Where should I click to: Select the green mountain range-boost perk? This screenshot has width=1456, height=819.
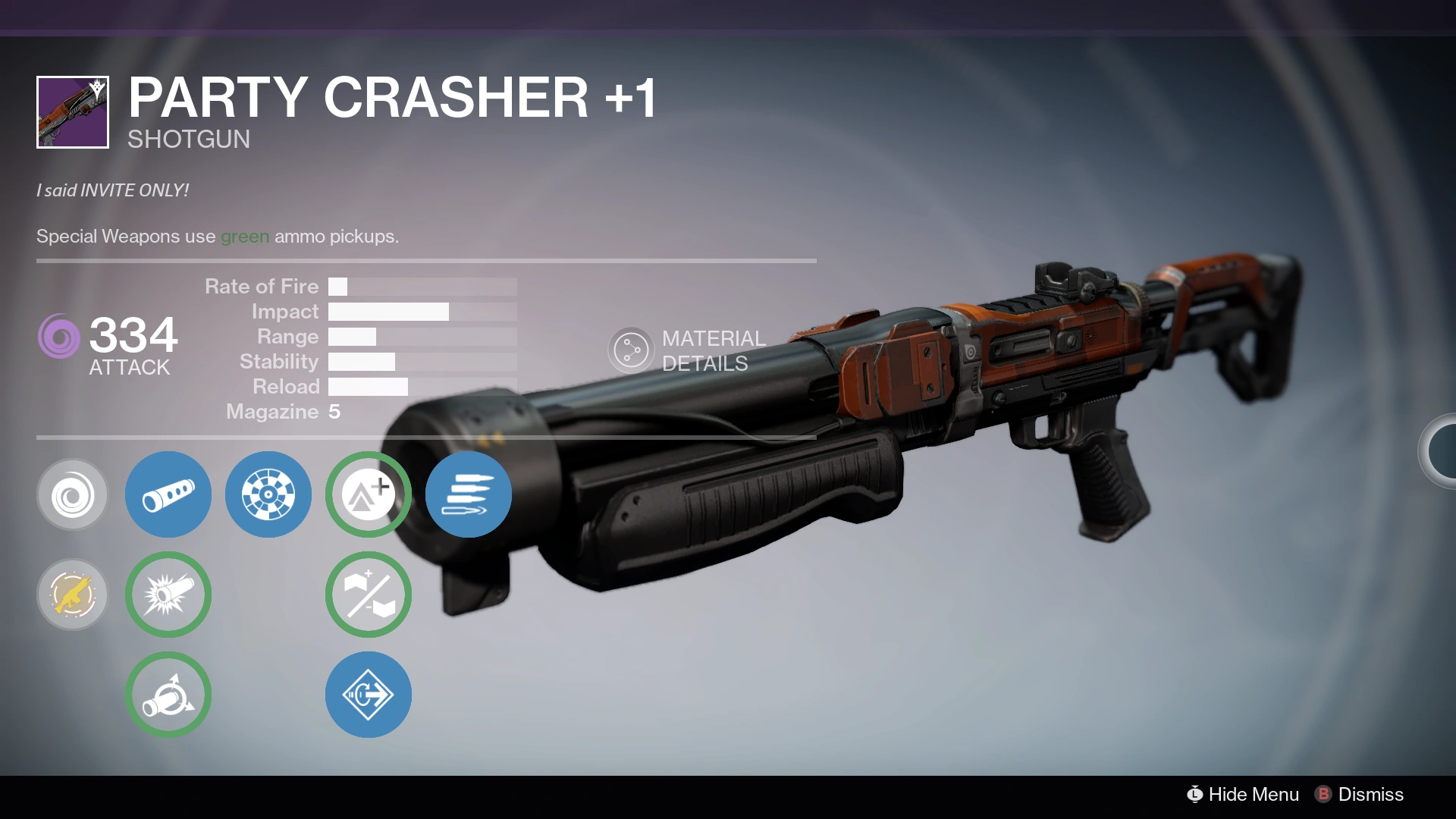[368, 494]
